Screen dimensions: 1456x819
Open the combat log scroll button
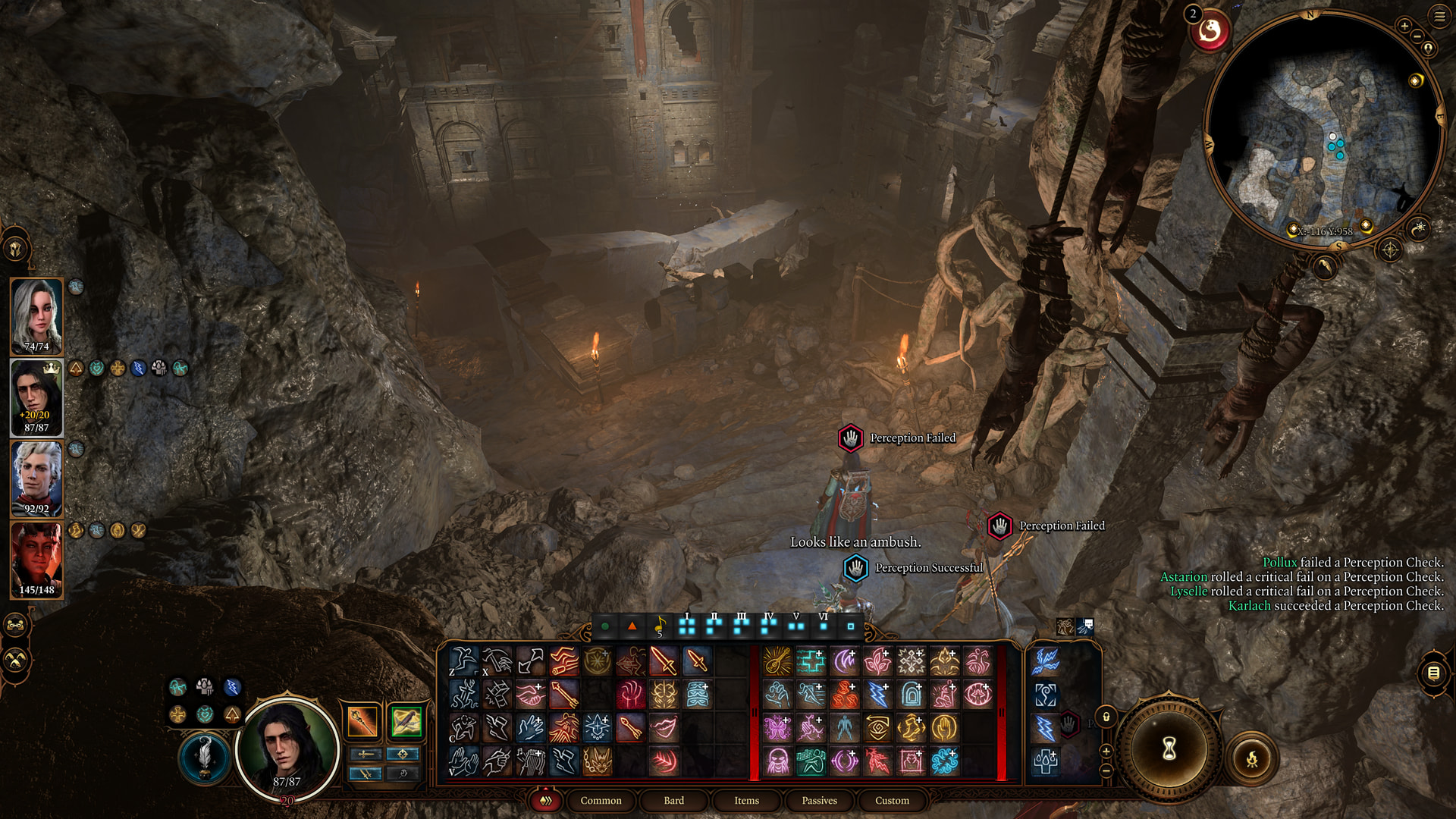coord(1433,673)
